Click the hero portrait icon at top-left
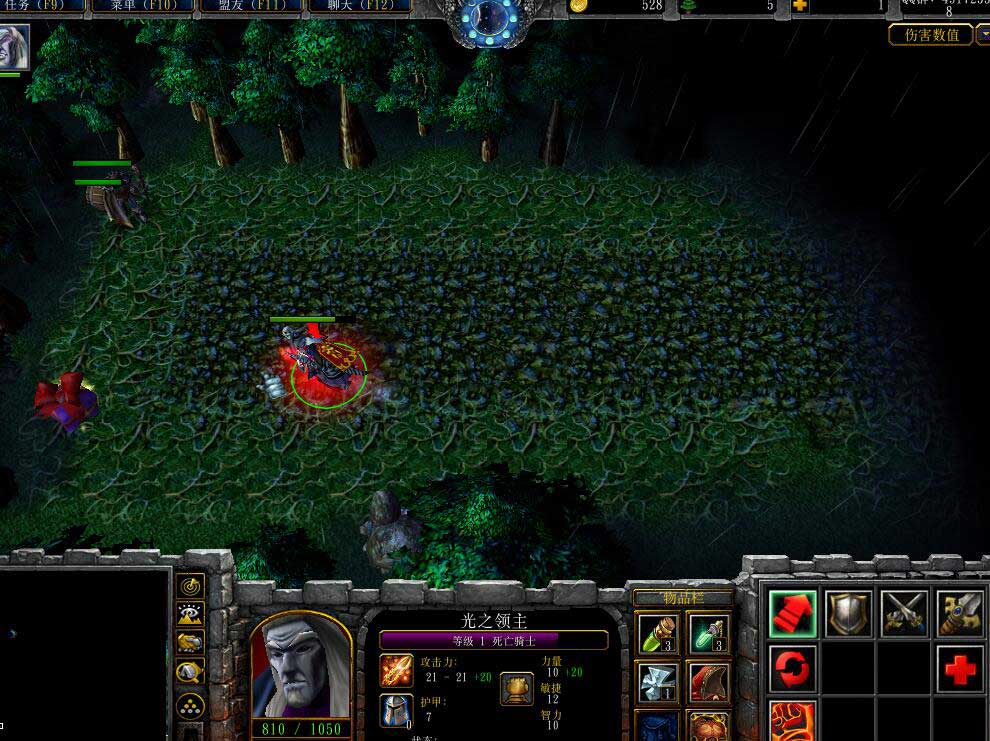Viewport: 990px width, 741px height. 15,47
